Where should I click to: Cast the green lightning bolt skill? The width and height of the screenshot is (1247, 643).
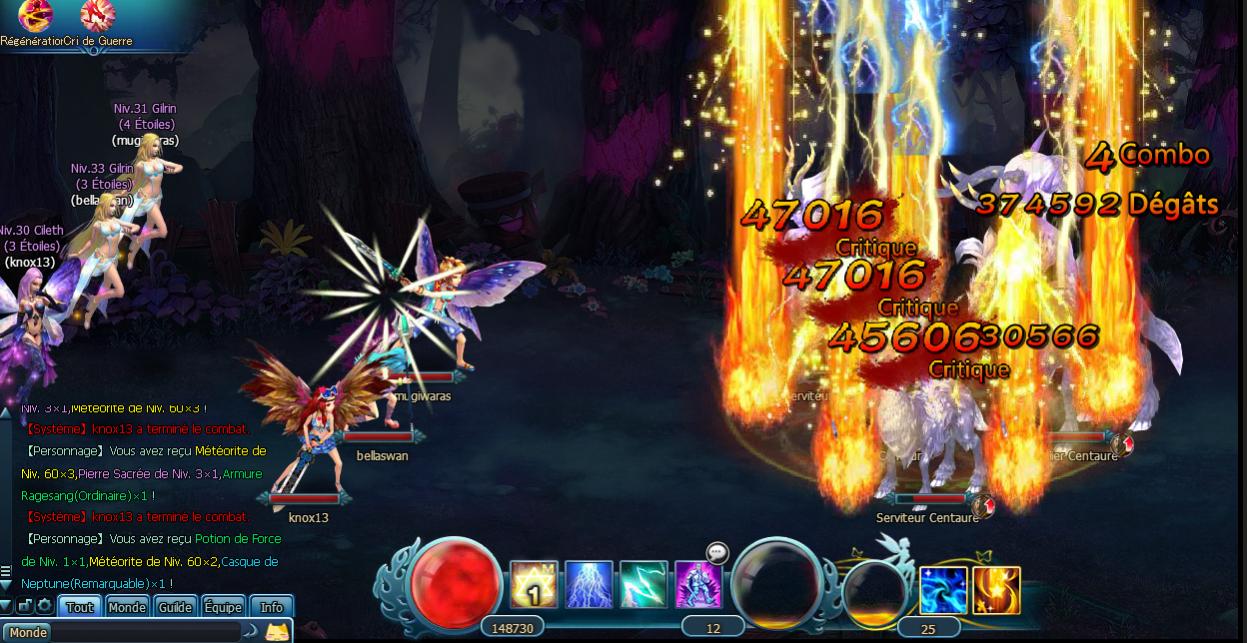click(x=643, y=585)
